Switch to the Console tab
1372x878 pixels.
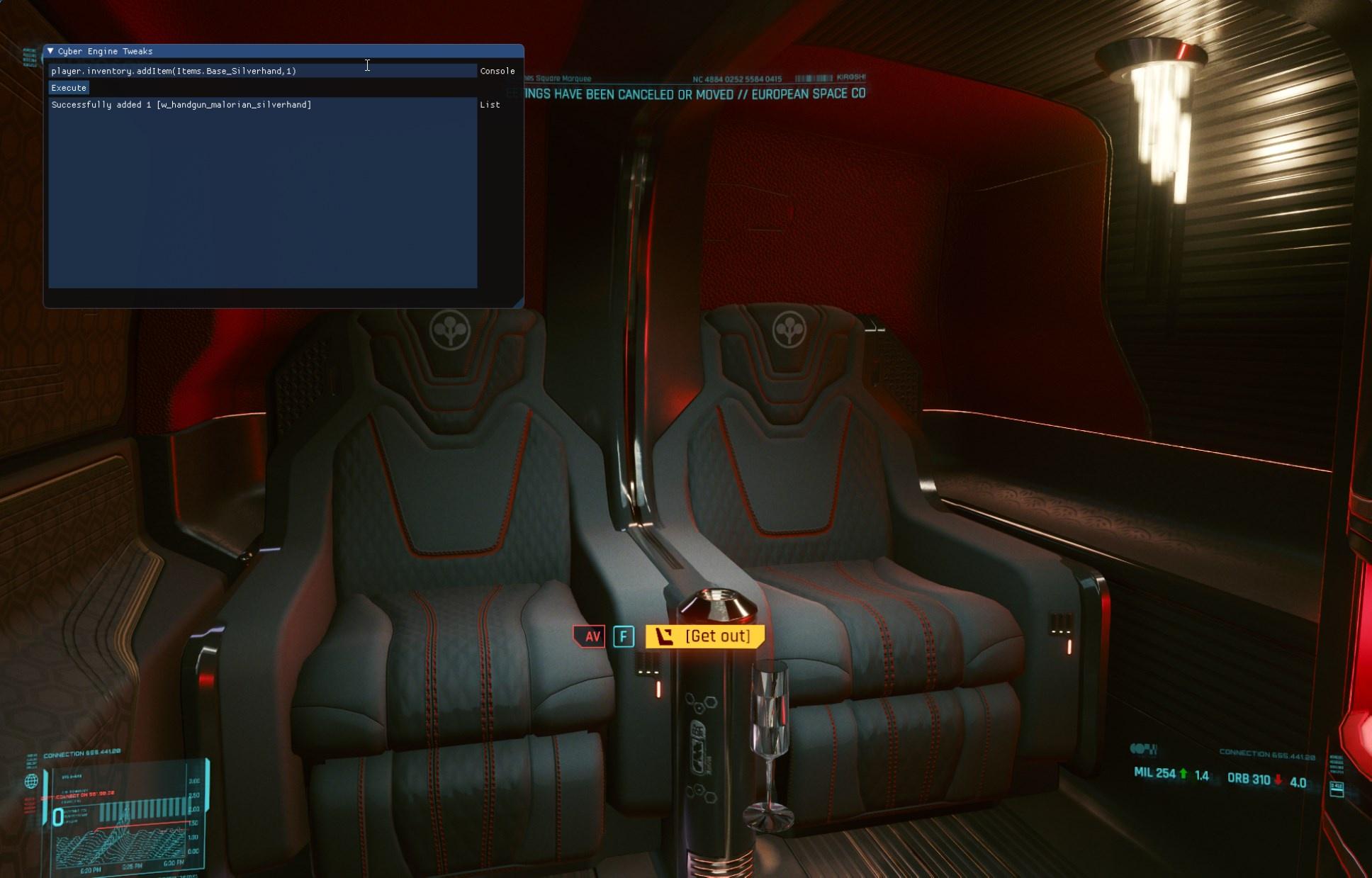click(497, 71)
